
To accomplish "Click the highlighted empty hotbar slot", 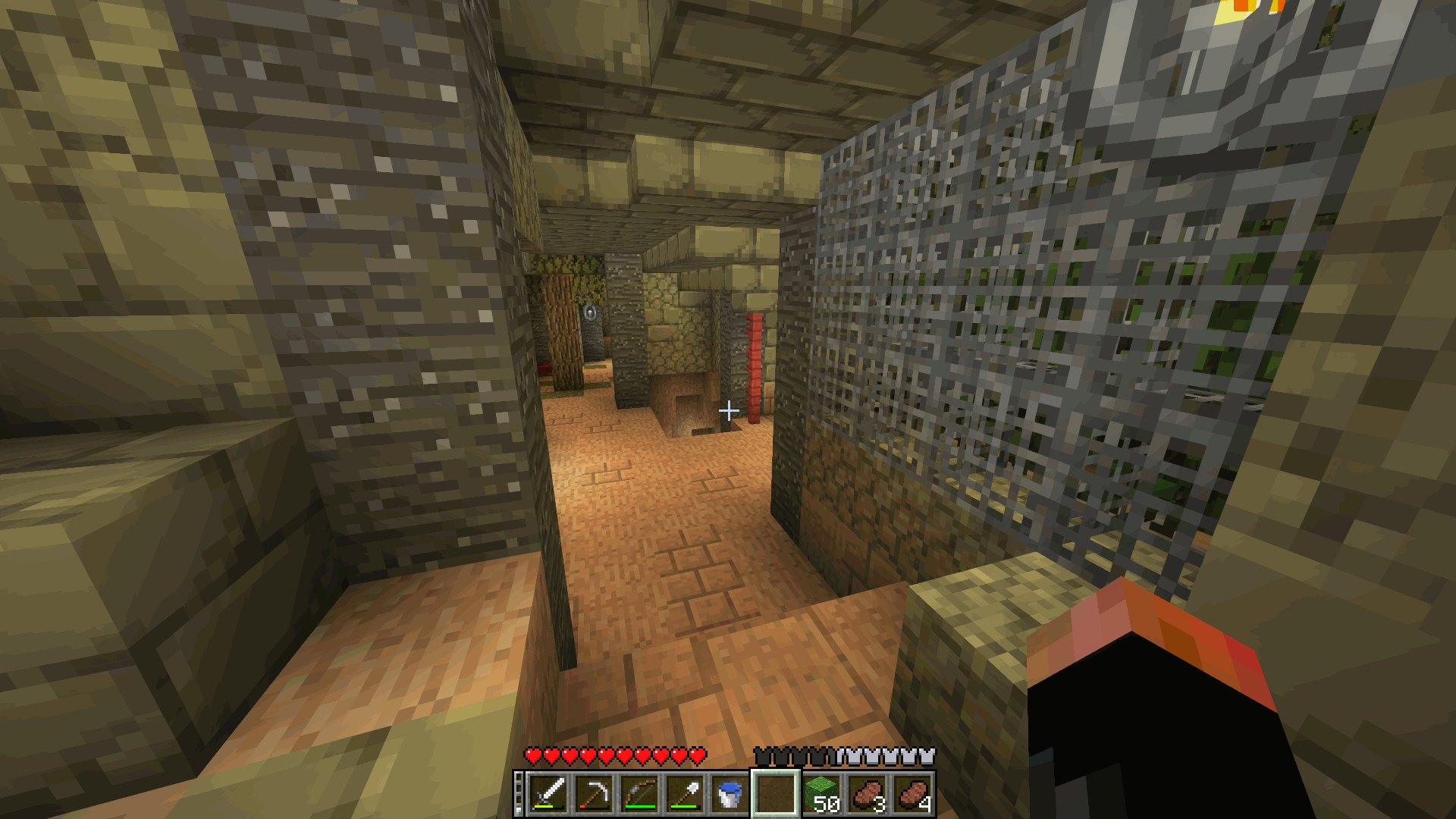I will coord(775,794).
